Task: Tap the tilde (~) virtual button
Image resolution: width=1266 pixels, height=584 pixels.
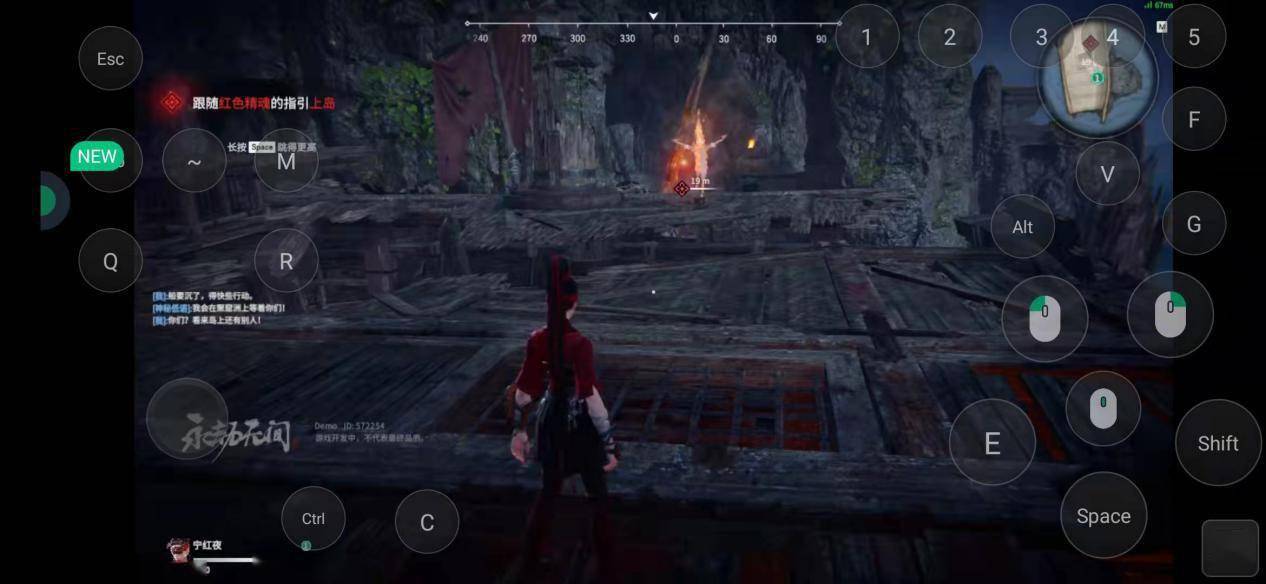Action: coord(194,161)
